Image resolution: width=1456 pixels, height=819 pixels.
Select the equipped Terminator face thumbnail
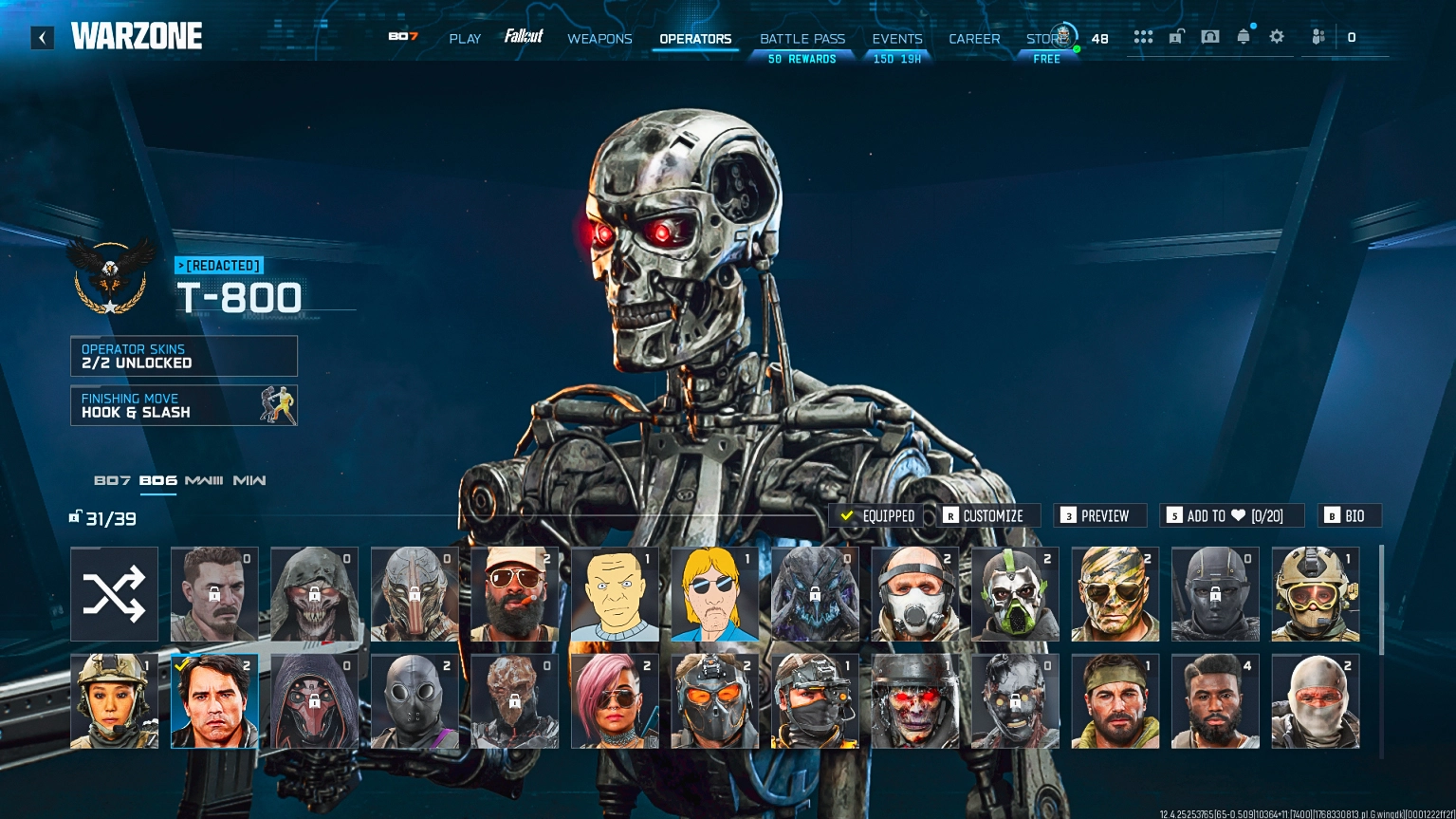click(214, 700)
